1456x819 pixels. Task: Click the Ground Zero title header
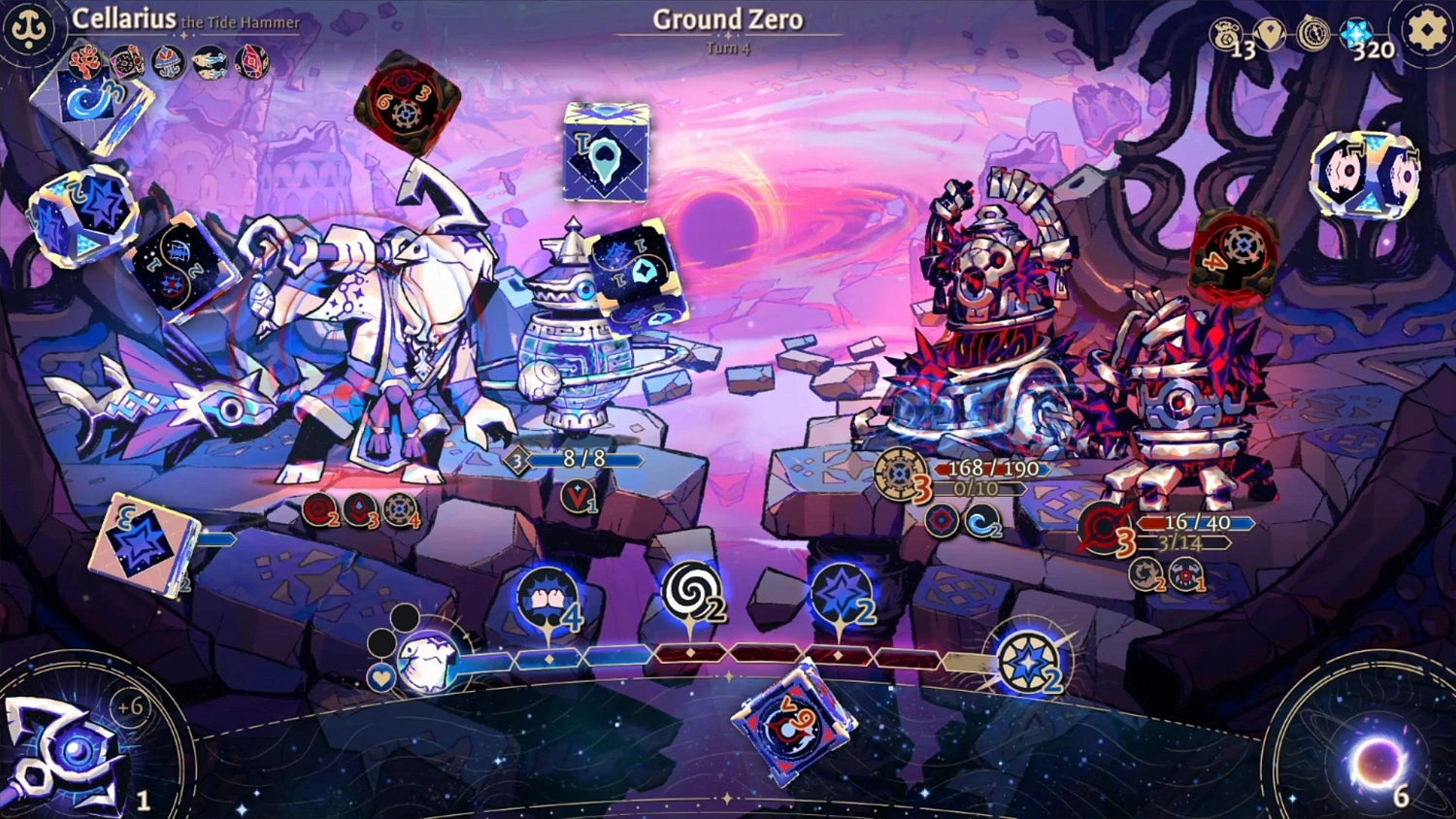(727, 19)
